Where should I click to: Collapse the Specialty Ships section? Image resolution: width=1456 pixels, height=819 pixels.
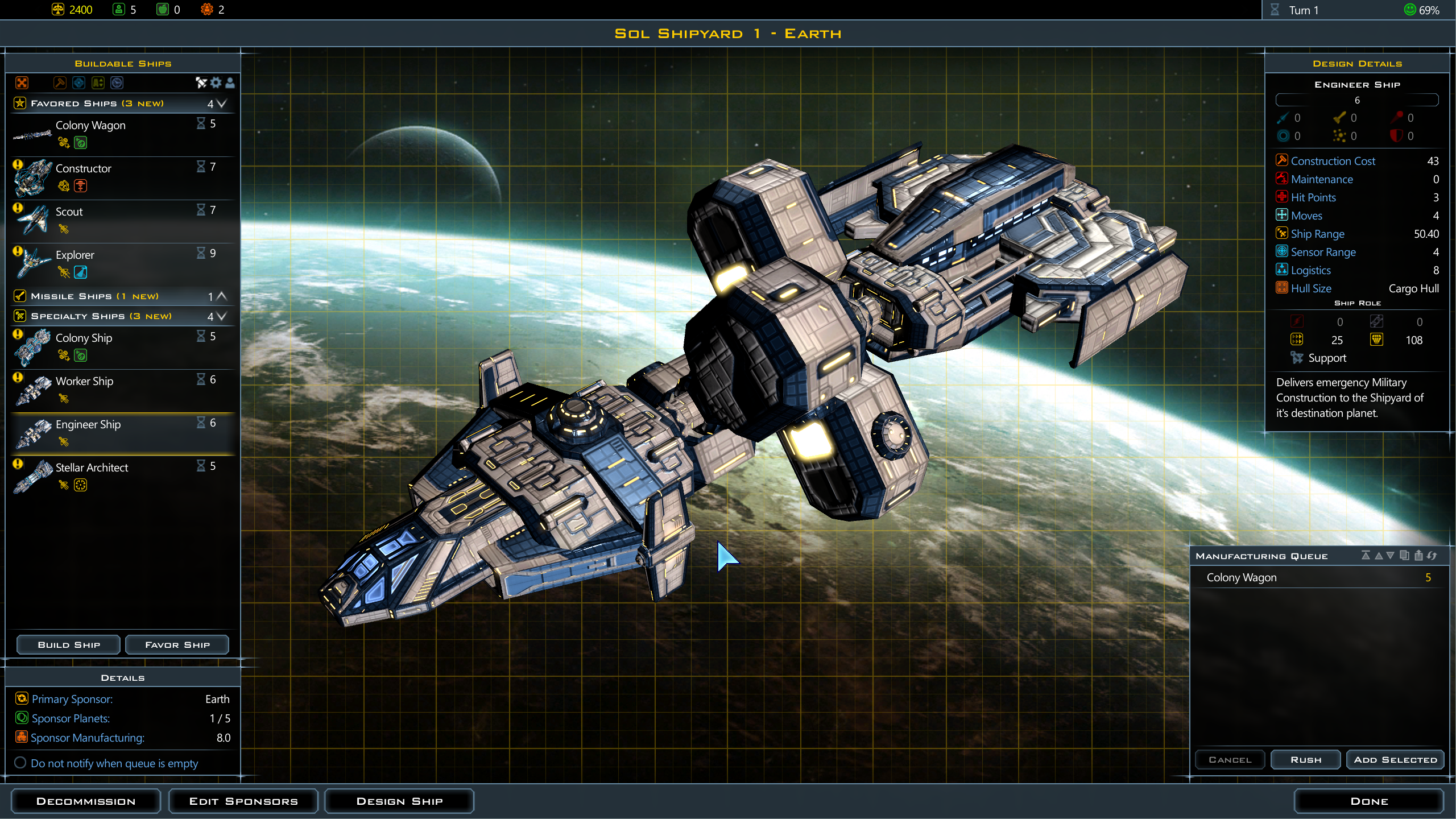222,317
